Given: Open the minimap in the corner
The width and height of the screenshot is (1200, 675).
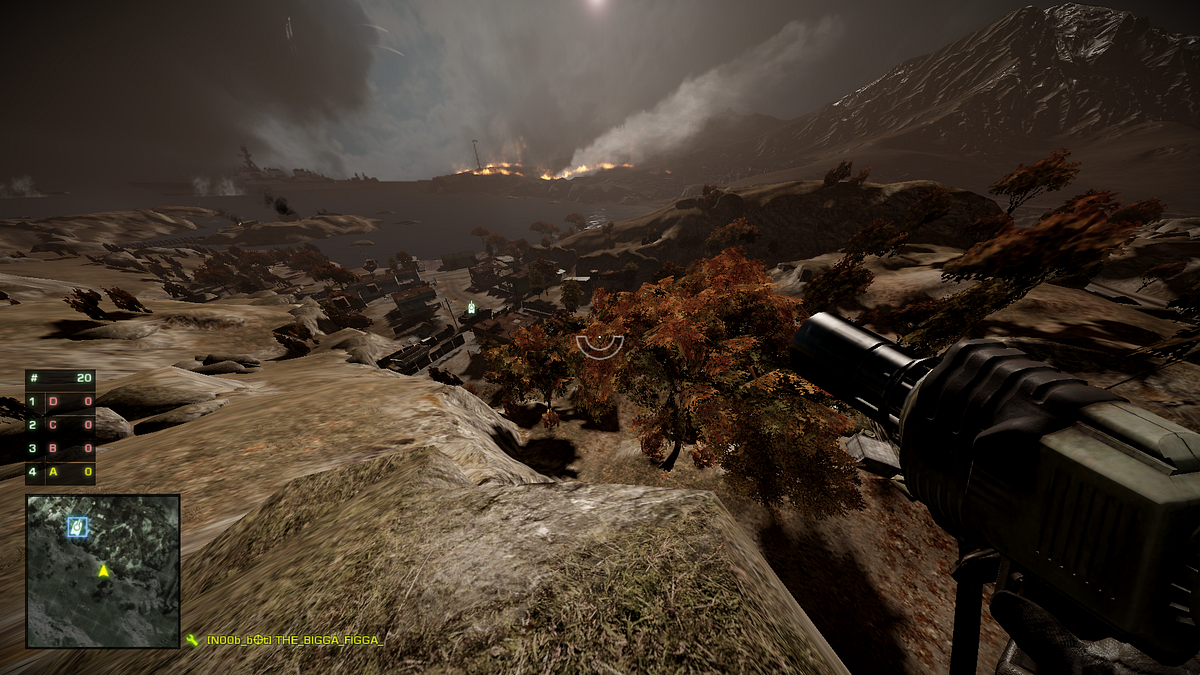Looking at the screenshot, I should coord(103,571).
